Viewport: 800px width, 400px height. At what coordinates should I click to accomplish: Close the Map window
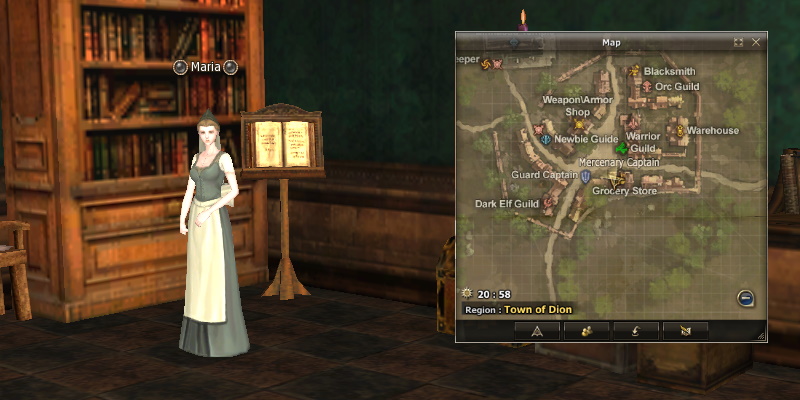tap(756, 42)
